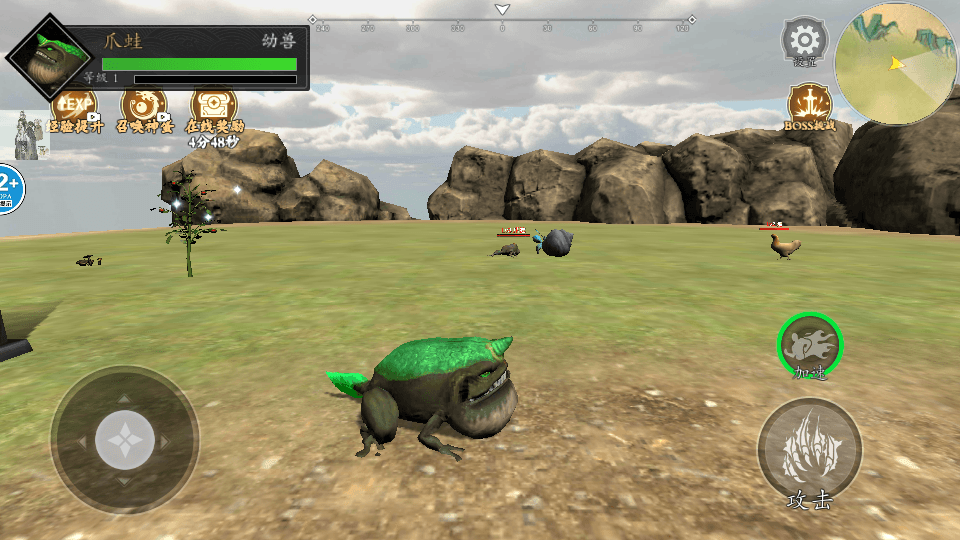The image size is (960, 540).
Task: Tap the virtual joystick center pad
Action: pos(124,440)
